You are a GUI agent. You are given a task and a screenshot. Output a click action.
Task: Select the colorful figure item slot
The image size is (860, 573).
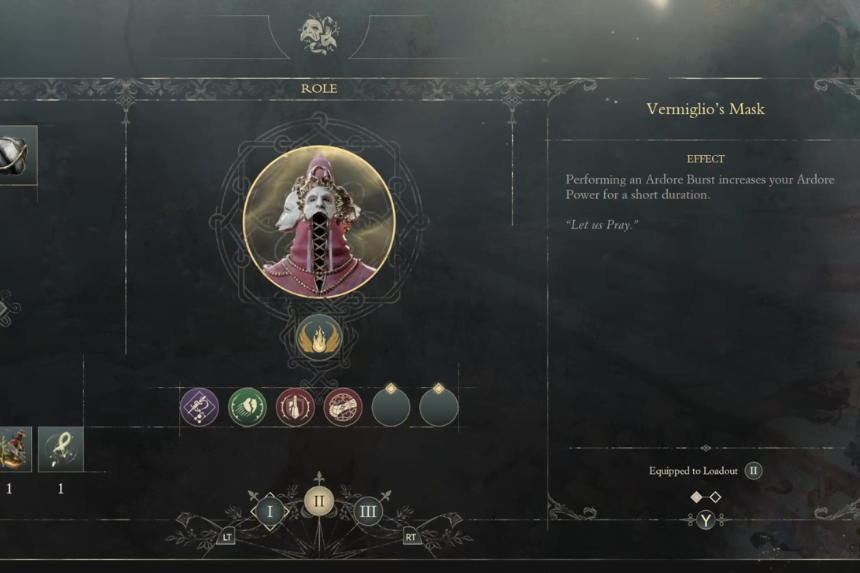point(14,449)
